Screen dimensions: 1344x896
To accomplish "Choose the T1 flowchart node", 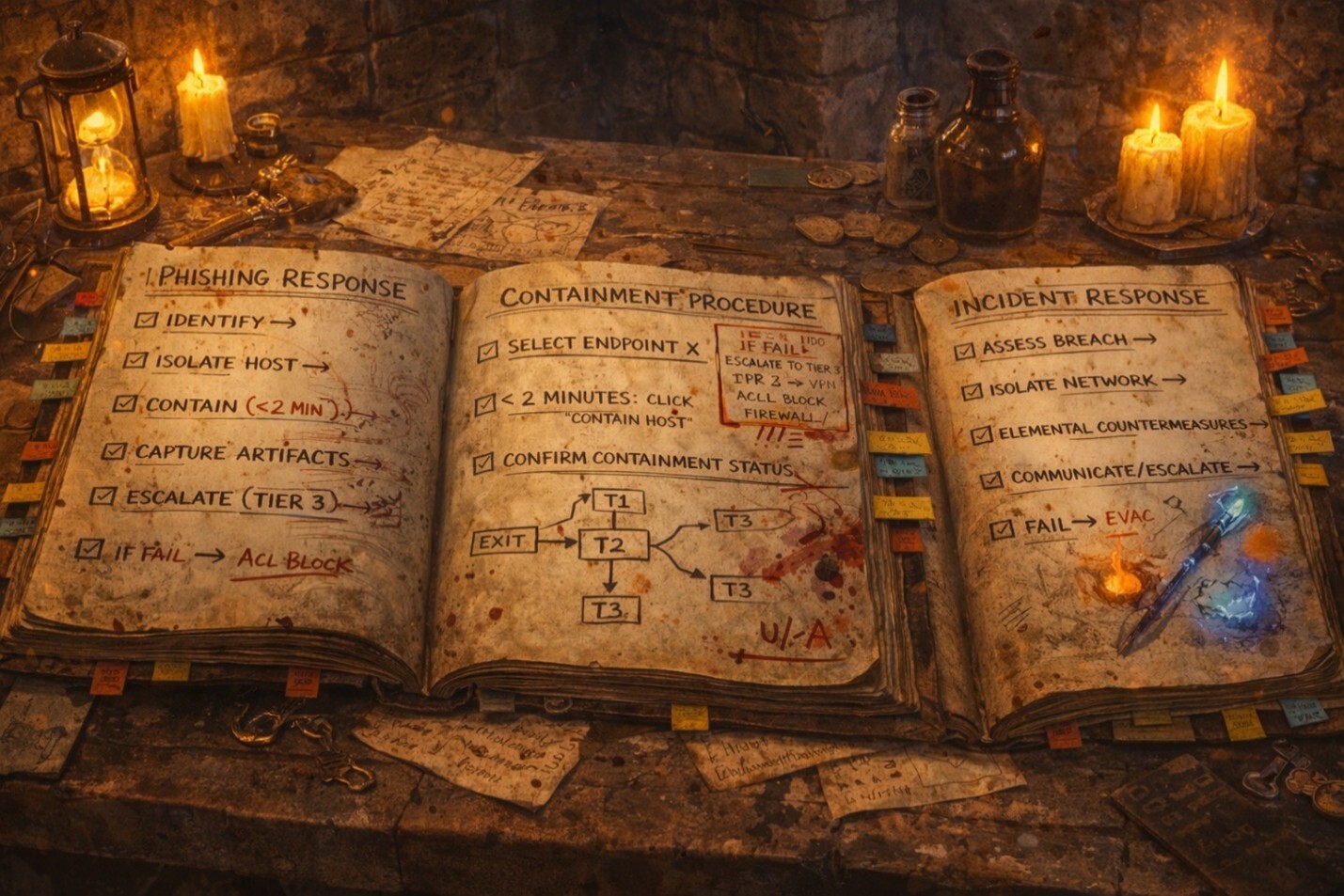I will pos(617,501).
